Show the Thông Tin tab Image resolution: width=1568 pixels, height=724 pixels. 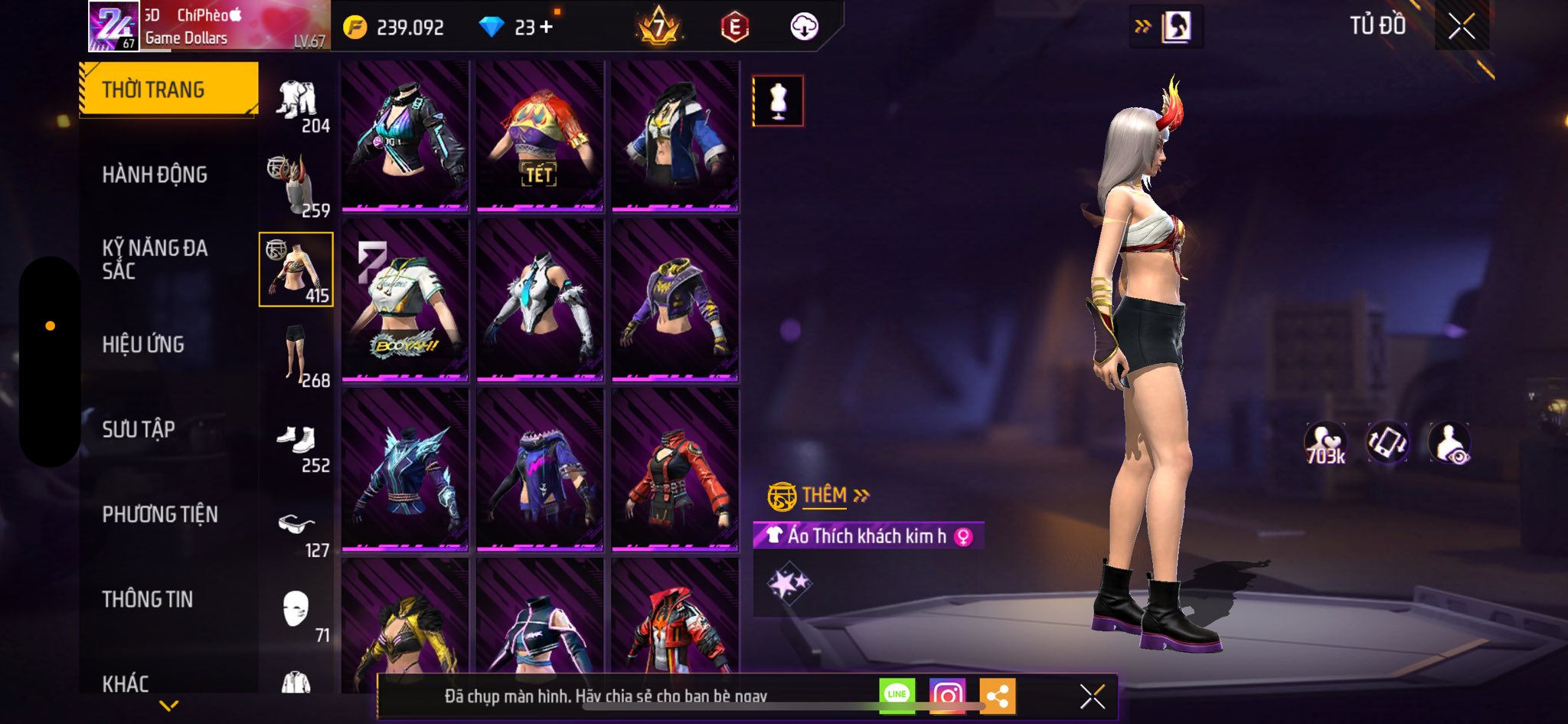(x=148, y=599)
